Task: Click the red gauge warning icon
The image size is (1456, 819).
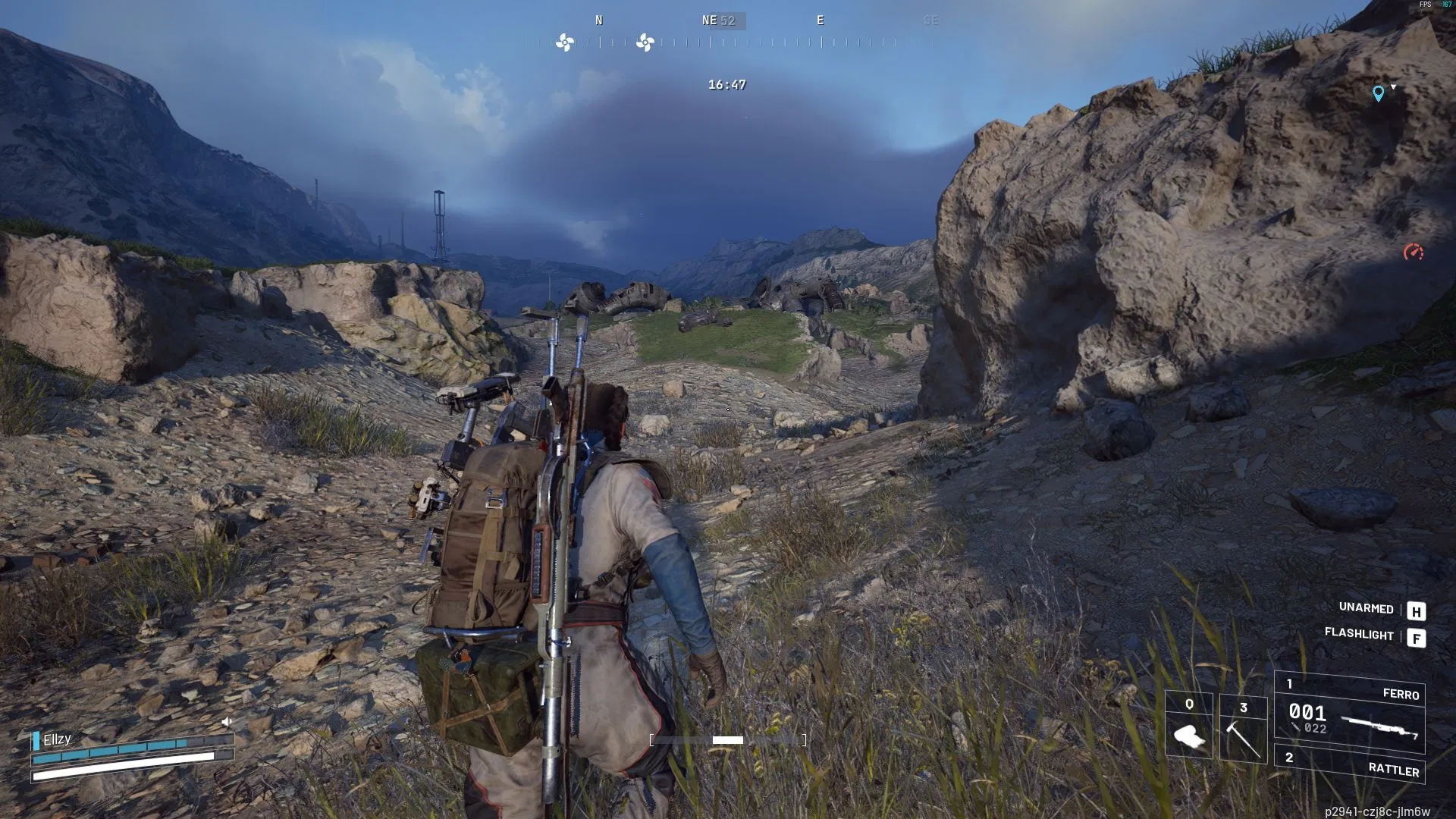Action: coord(1413,253)
